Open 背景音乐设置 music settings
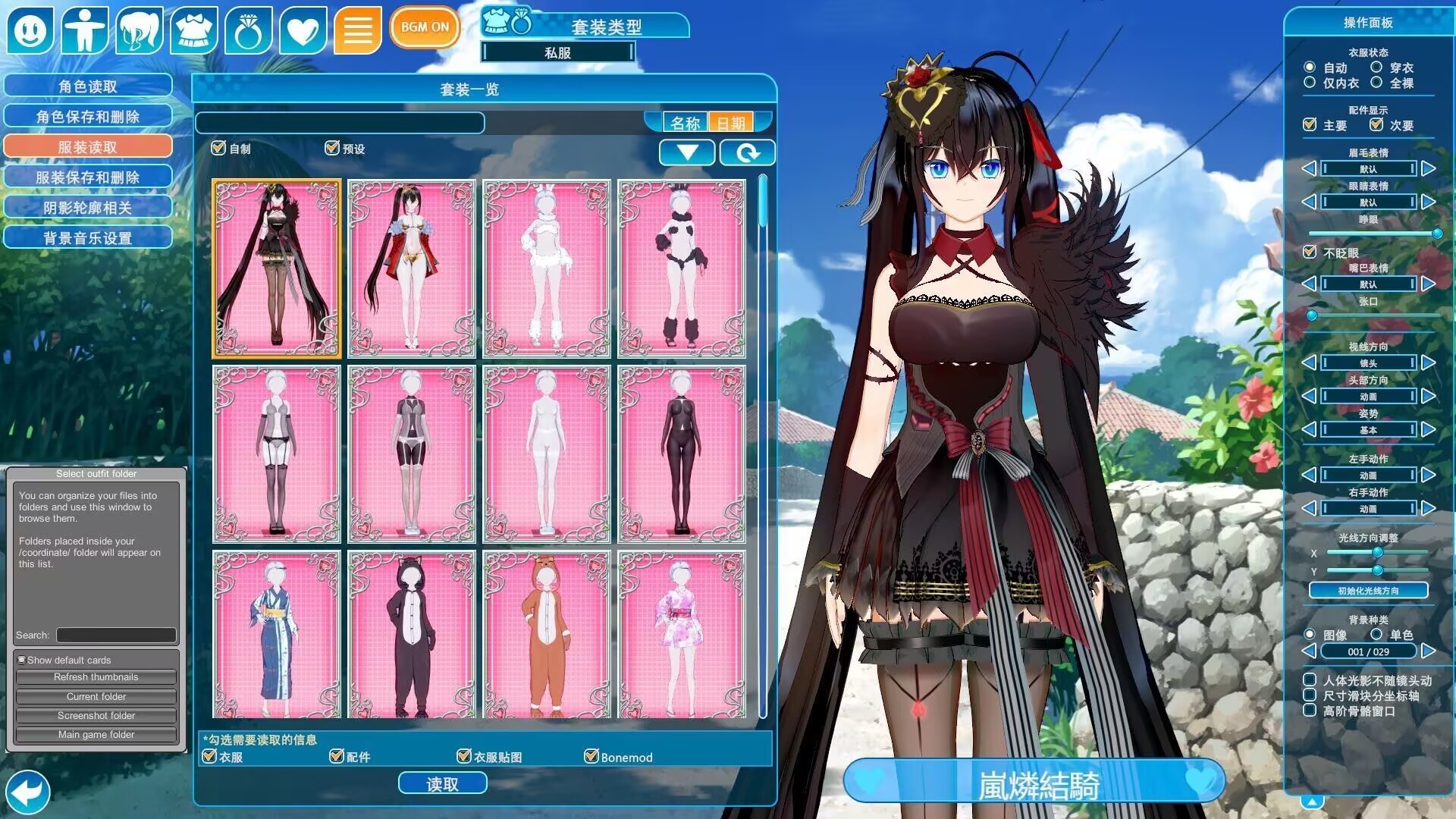The height and width of the screenshot is (819, 1456). (88, 238)
